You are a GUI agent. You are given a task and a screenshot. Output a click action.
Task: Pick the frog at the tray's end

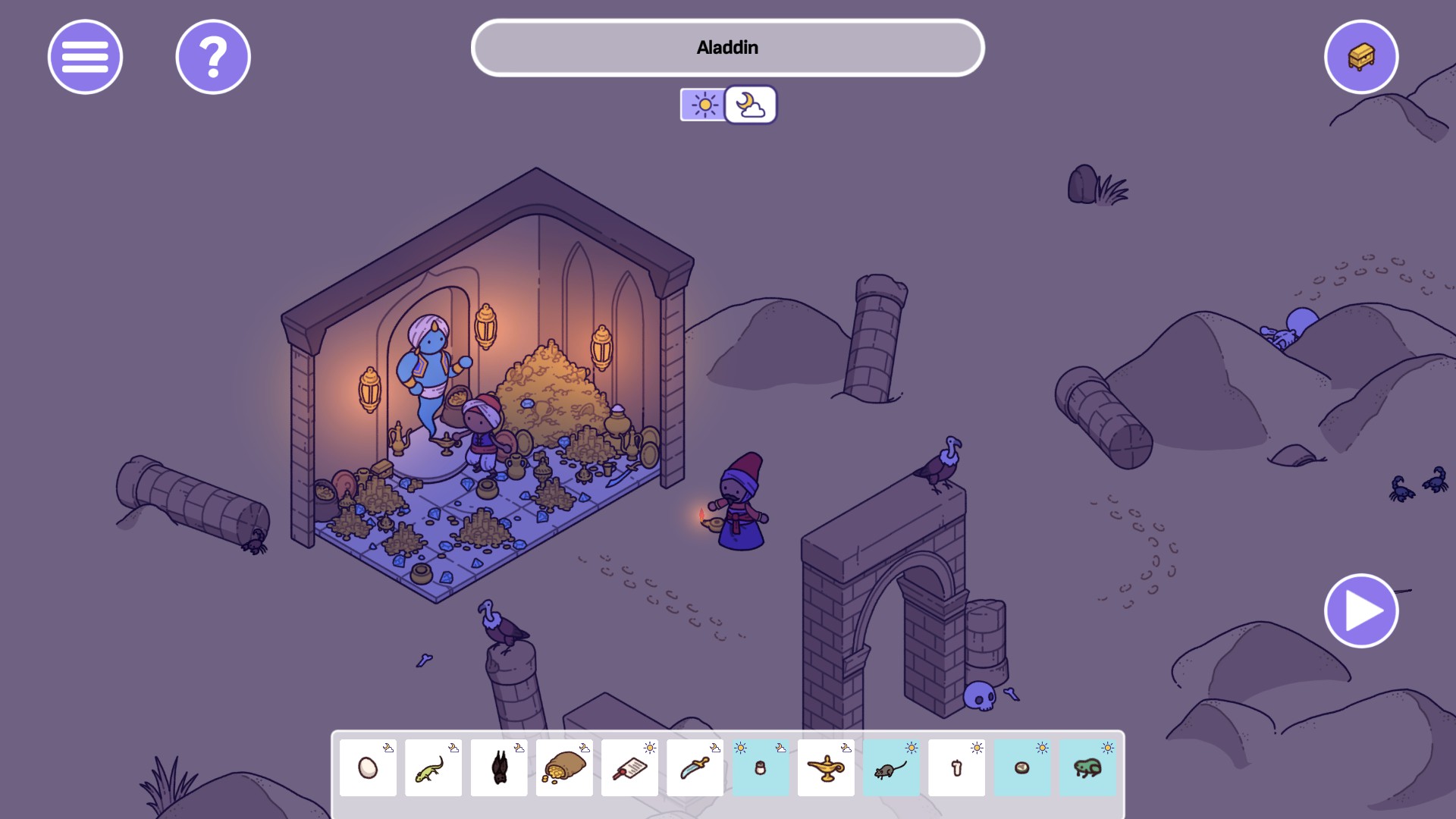pos(1086,767)
